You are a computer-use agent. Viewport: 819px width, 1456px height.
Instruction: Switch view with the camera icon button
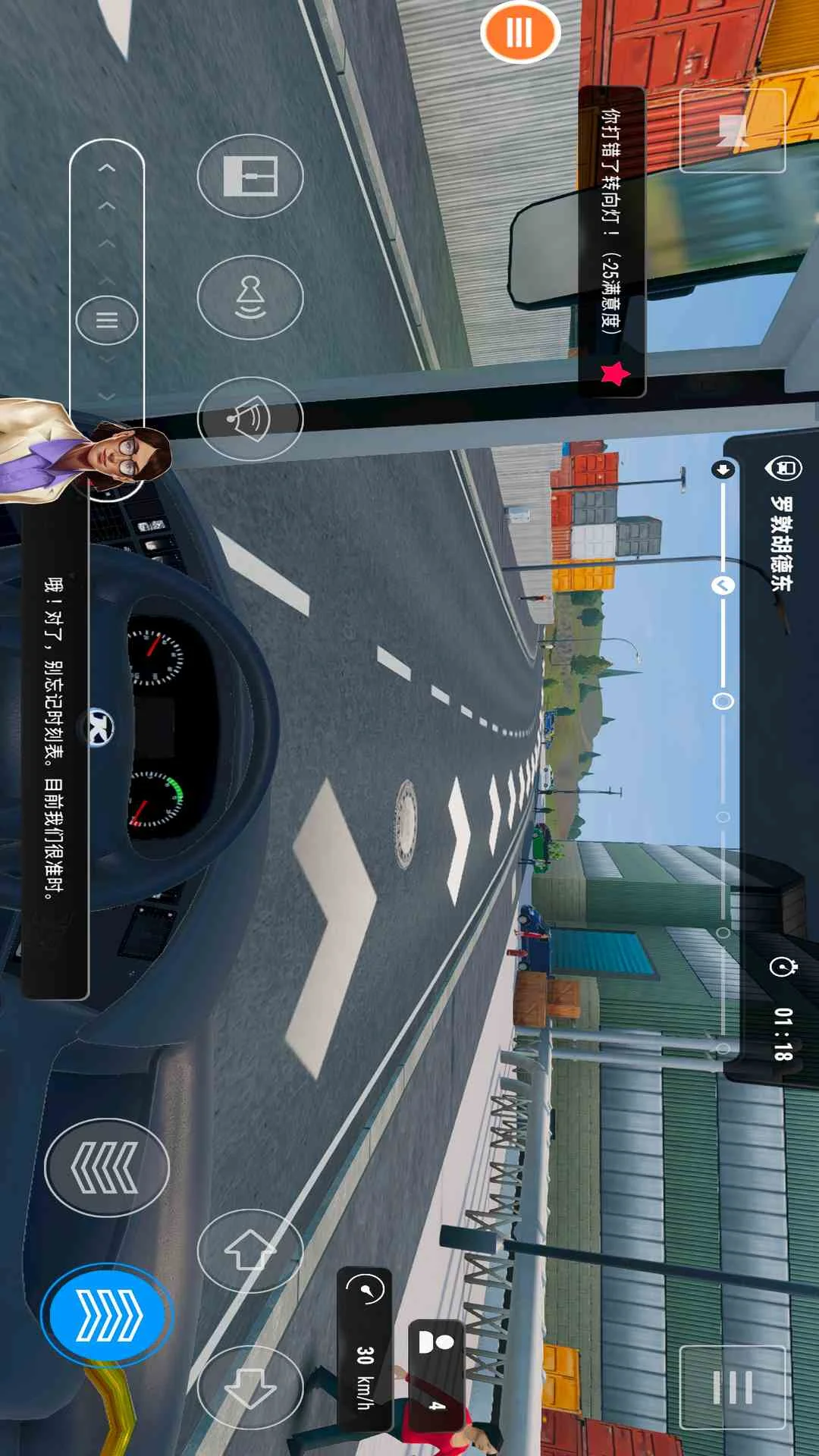point(732,130)
